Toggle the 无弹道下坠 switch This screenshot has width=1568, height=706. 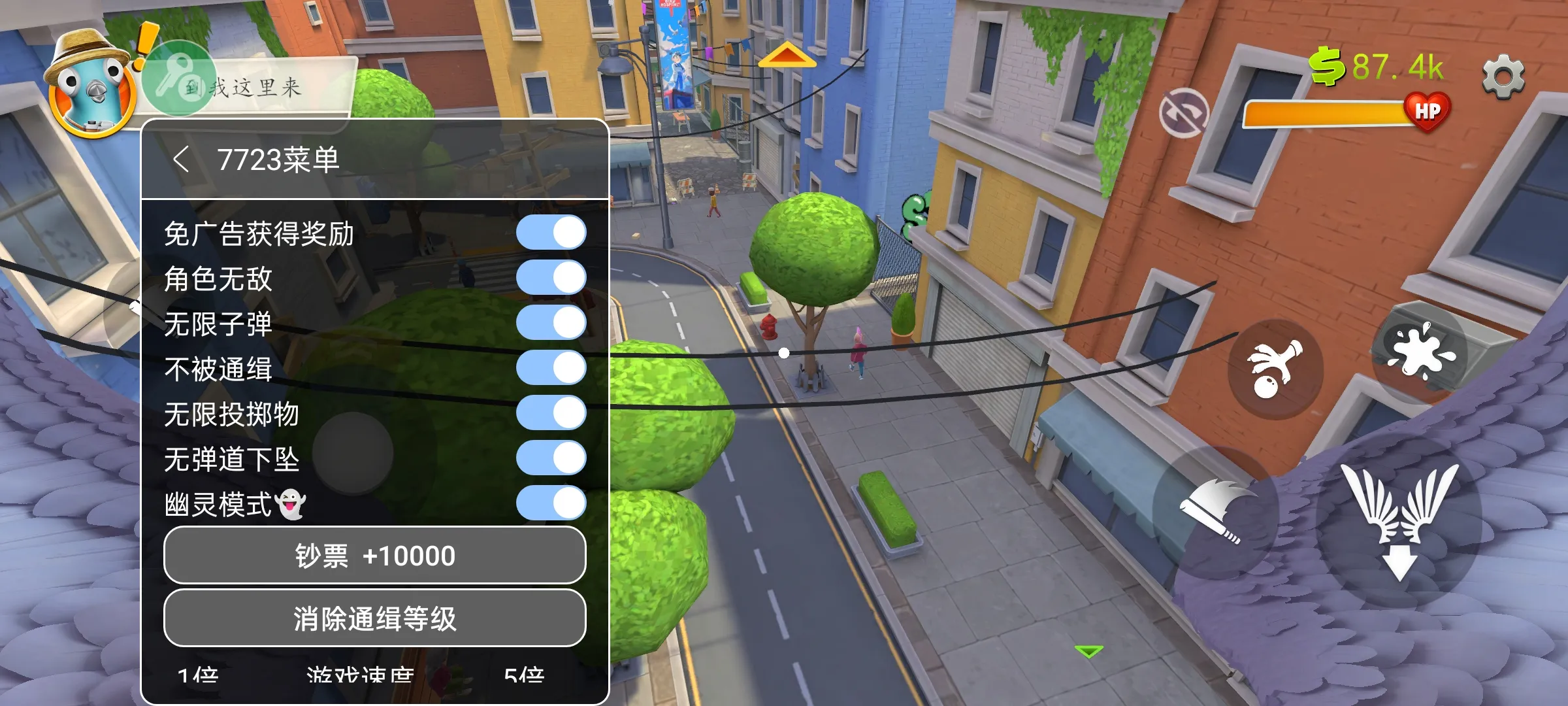(551, 458)
